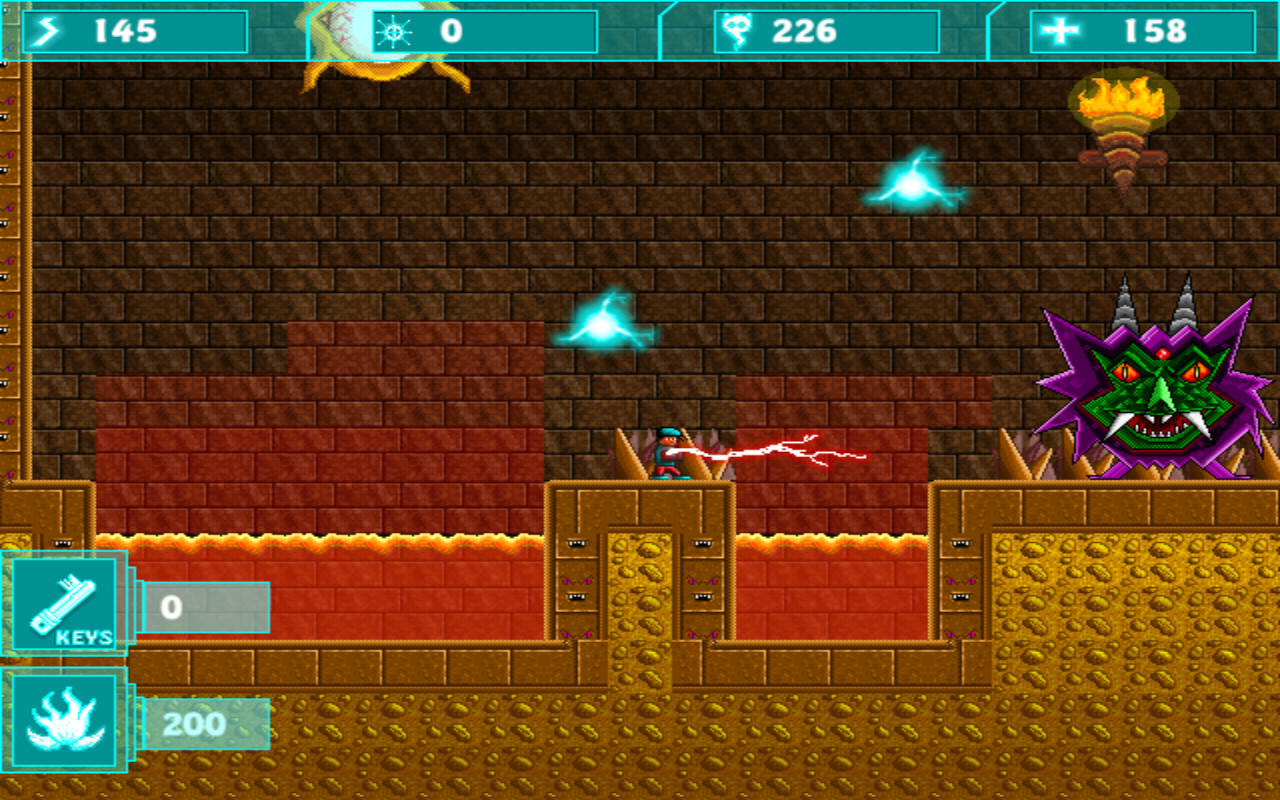Click the health cross icon
The image size is (1280, 800).
point(1063,31)
